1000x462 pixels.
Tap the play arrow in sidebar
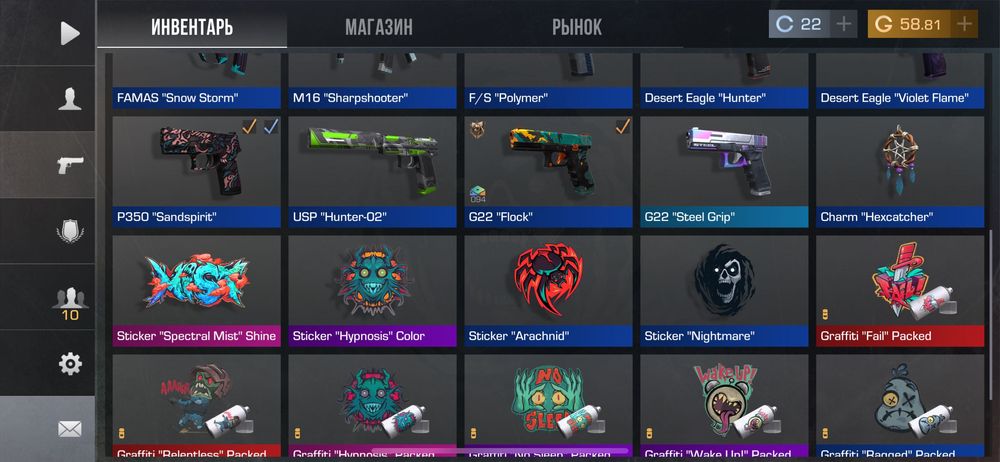tap(69, 33)
